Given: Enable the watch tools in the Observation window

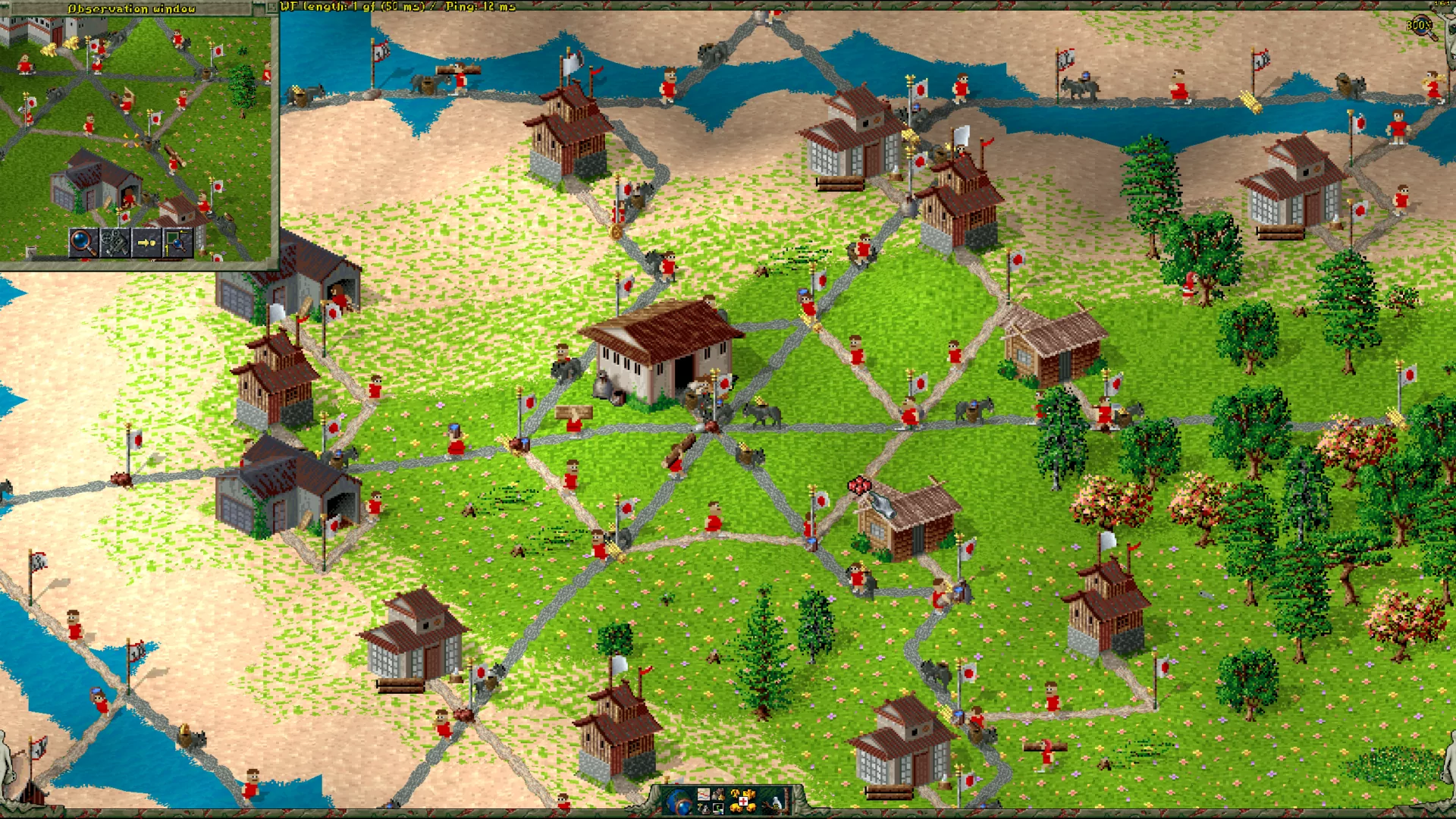Looking at the screenshot, I should point(114,243).
